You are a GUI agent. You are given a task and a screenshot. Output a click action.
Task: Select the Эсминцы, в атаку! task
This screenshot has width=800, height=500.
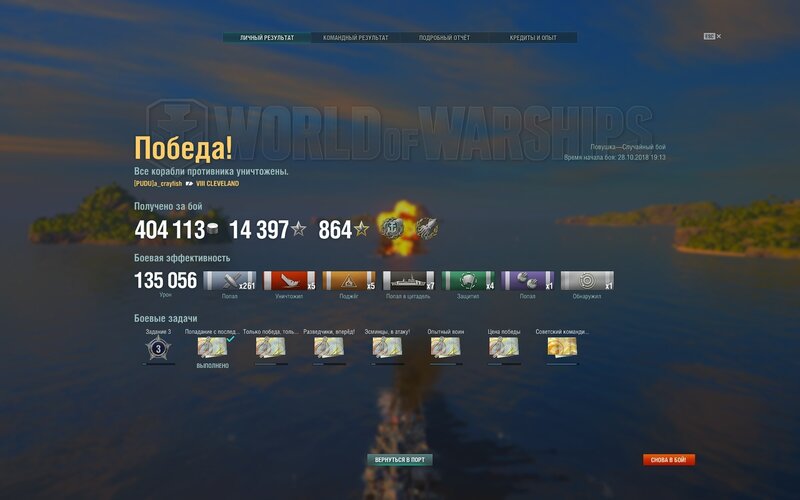point(386,348)
